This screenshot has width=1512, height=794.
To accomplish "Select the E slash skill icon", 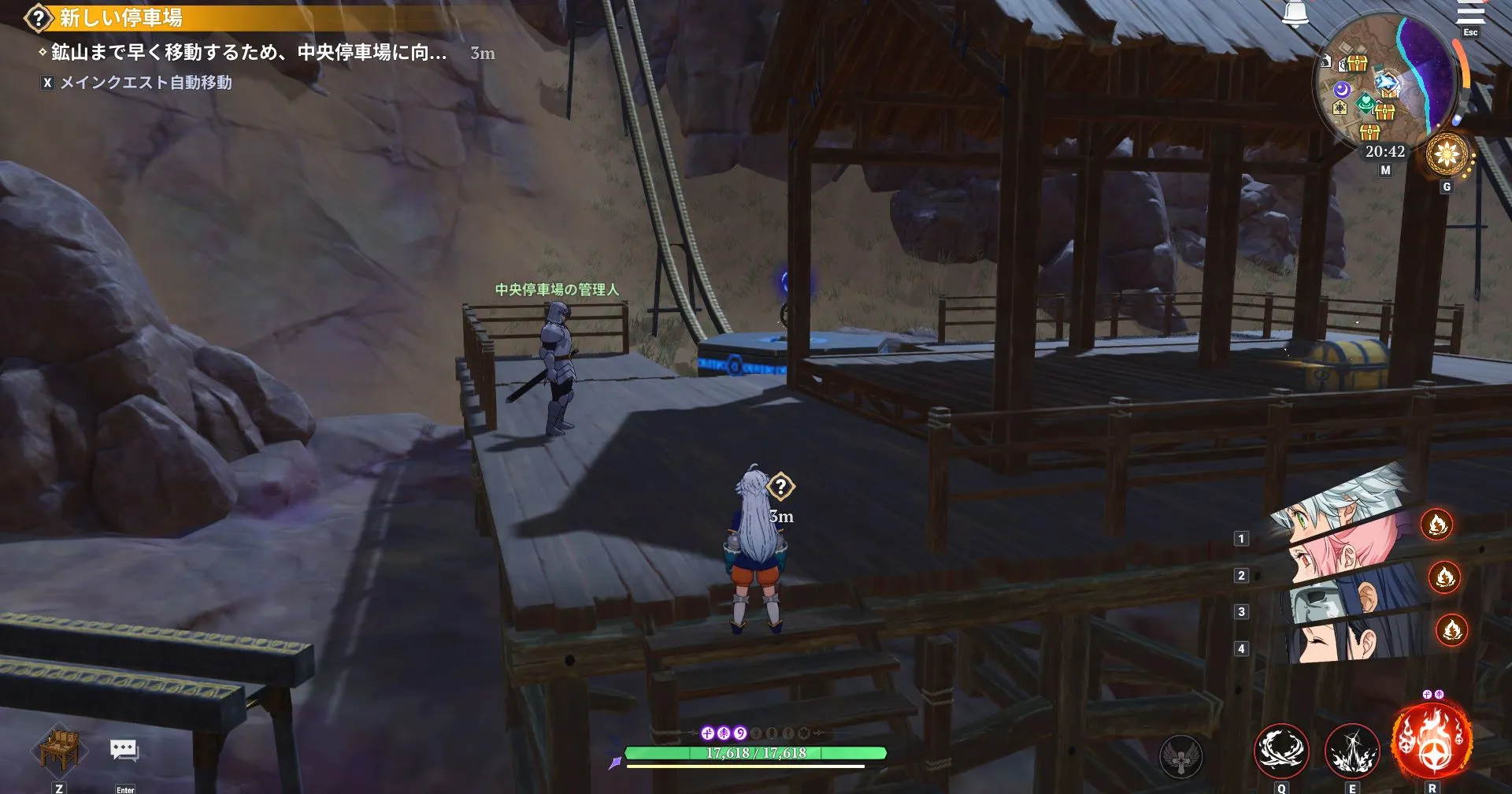I will 1354,751.
